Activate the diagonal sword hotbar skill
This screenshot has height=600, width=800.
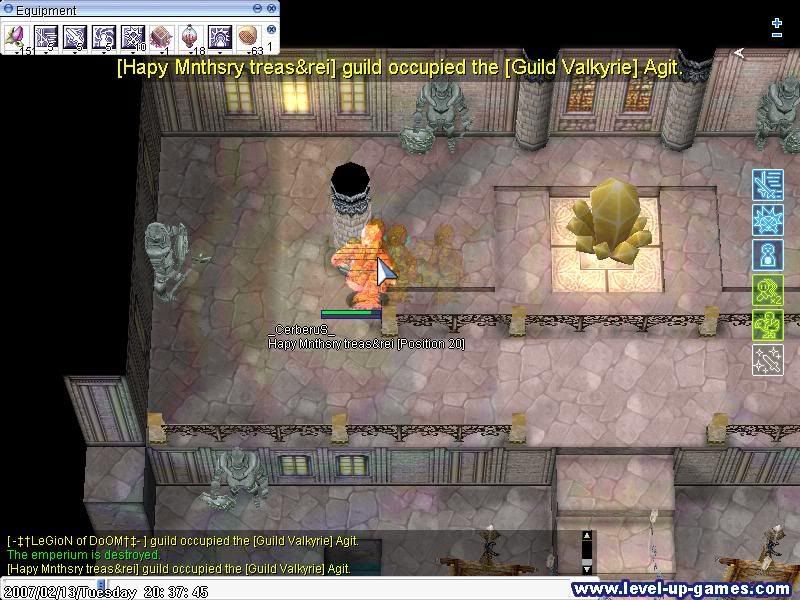coord(74,37)
